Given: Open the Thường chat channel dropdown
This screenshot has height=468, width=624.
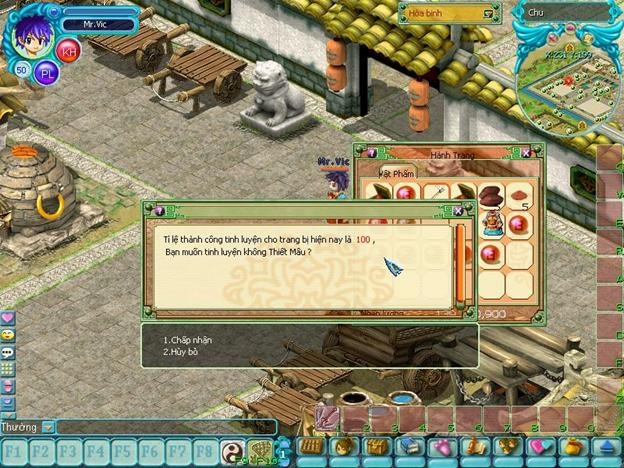Looking at the screenshot, I should click(47, 427).
